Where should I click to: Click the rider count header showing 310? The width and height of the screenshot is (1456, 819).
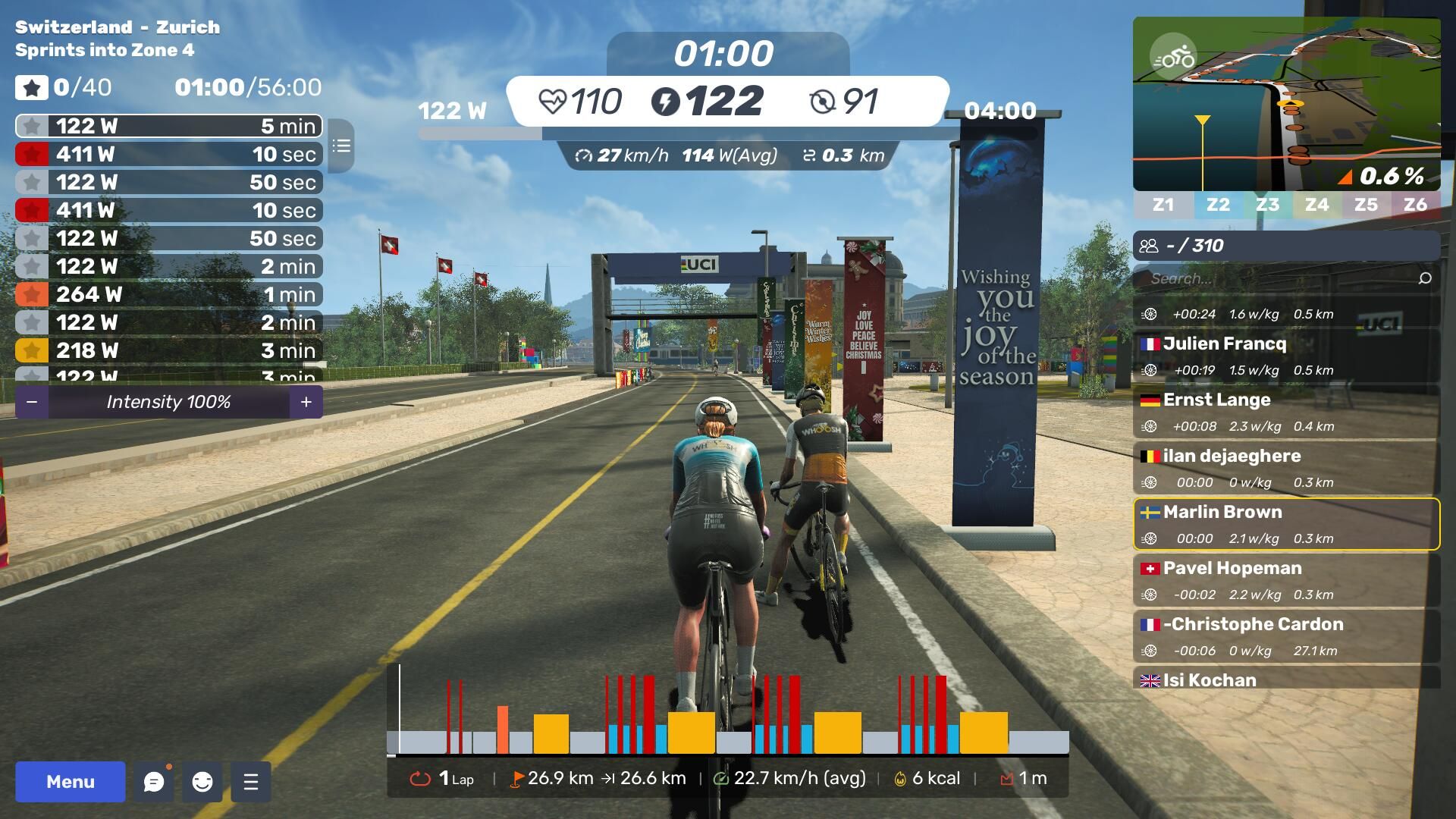(1286, 246)
